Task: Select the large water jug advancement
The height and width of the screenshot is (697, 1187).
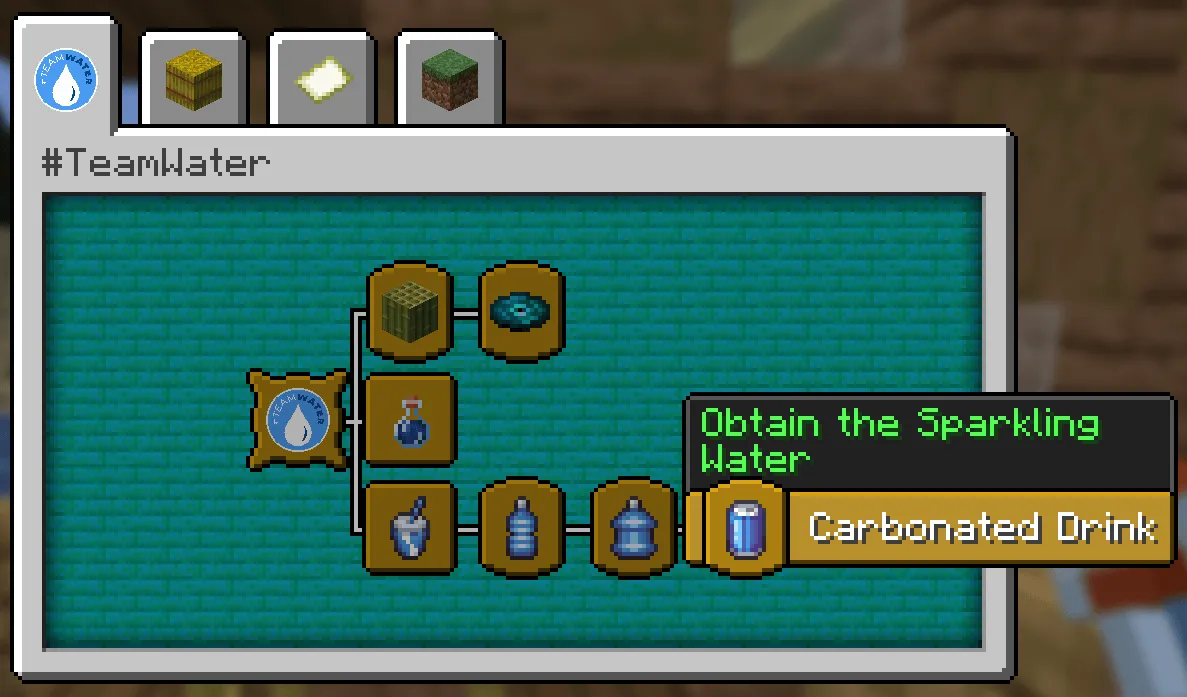Action: point(633,528)
